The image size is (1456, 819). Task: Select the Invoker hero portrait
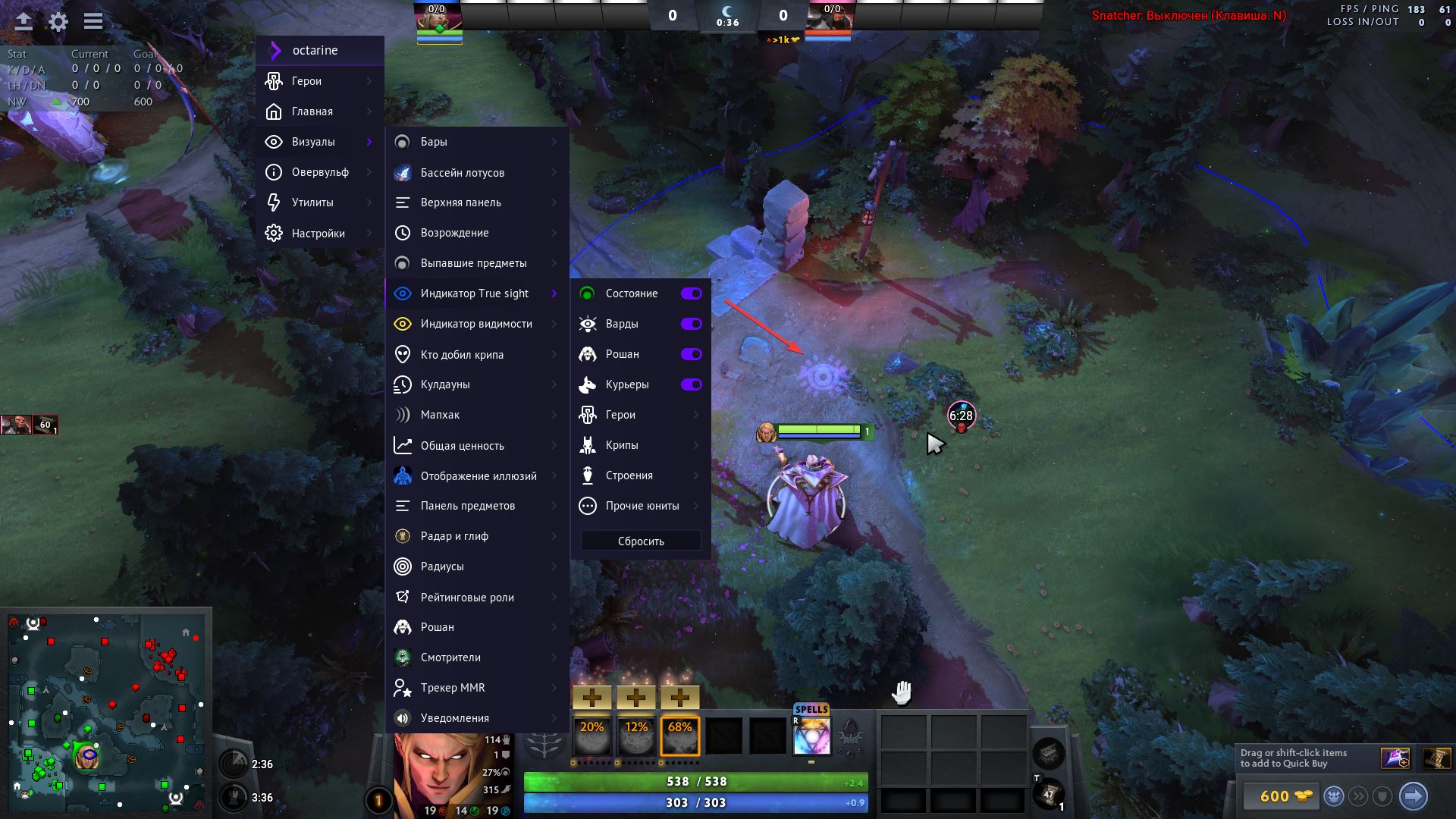tap(437, 775)
